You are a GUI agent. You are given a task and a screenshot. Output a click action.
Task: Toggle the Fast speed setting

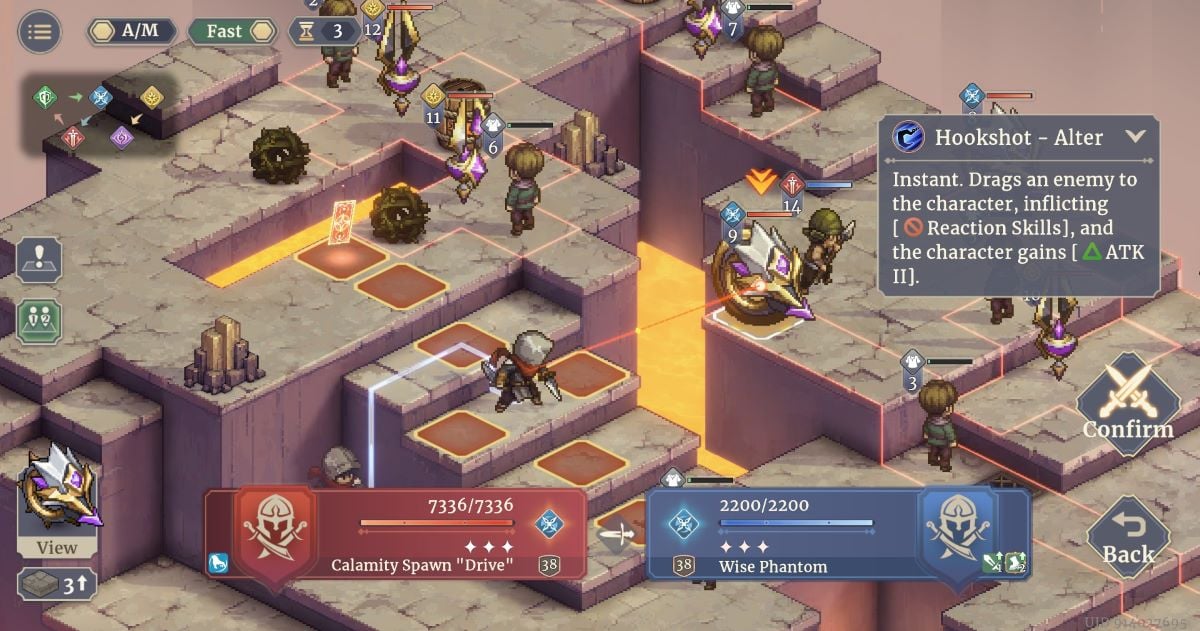click(x=232, y=31)
